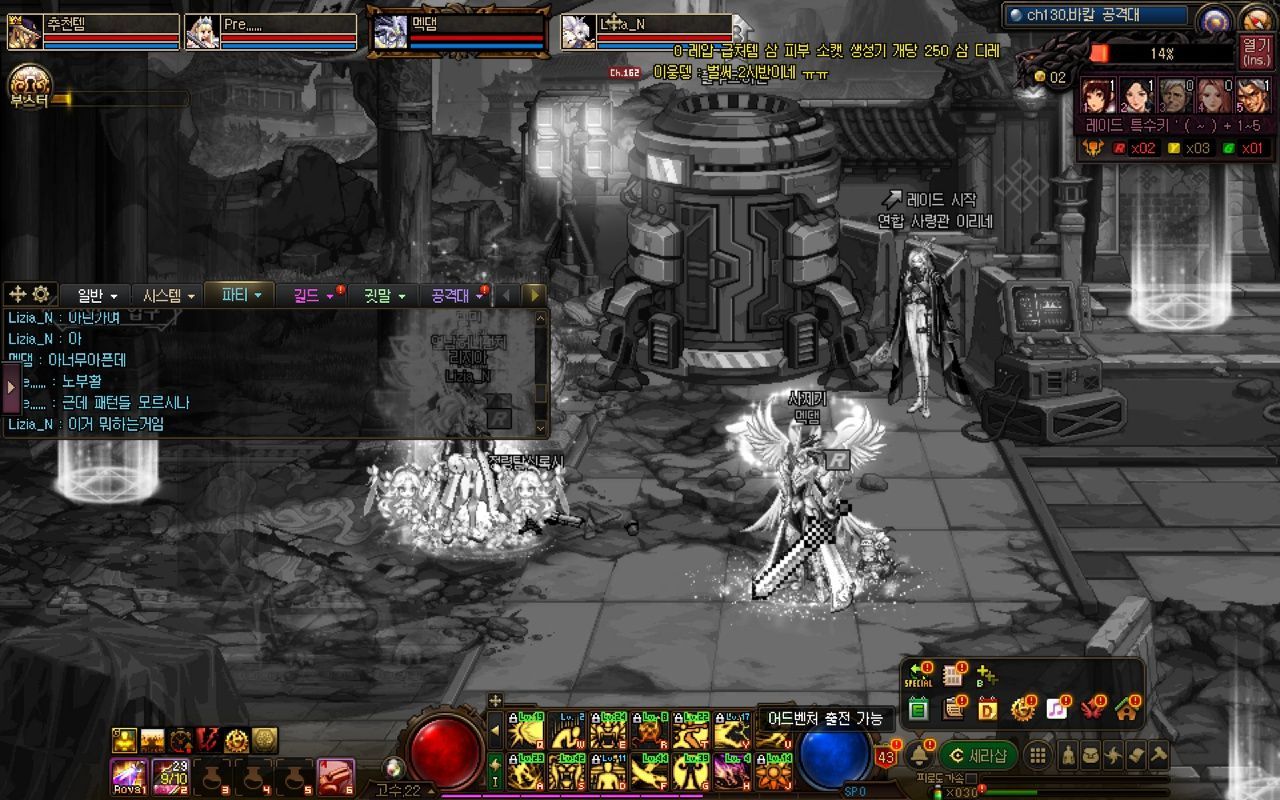
Task: Click the pink music note icon
Action: click(x=1056, y=709)
